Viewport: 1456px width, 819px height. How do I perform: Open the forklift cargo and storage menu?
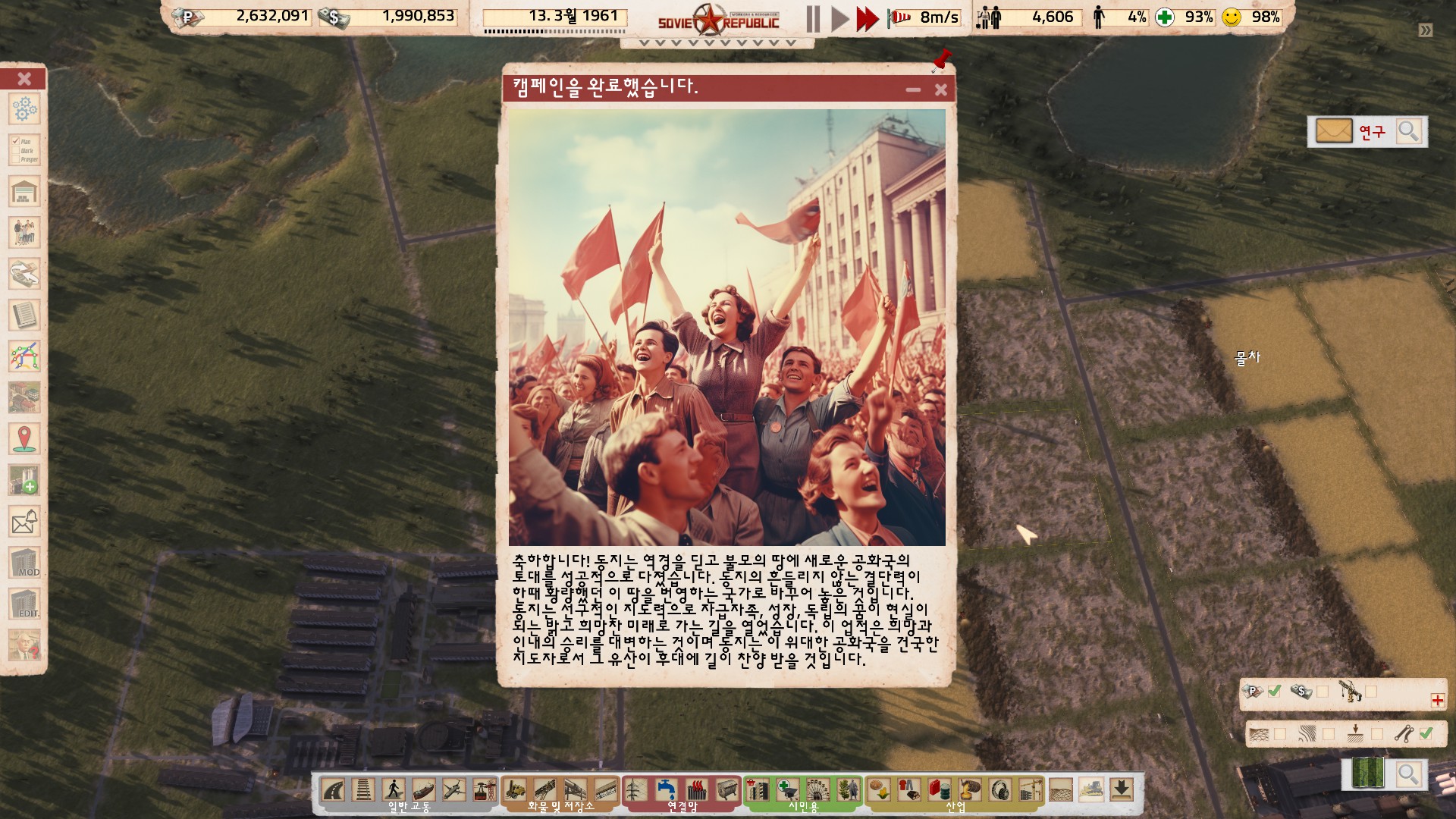(x=515, y=790)
